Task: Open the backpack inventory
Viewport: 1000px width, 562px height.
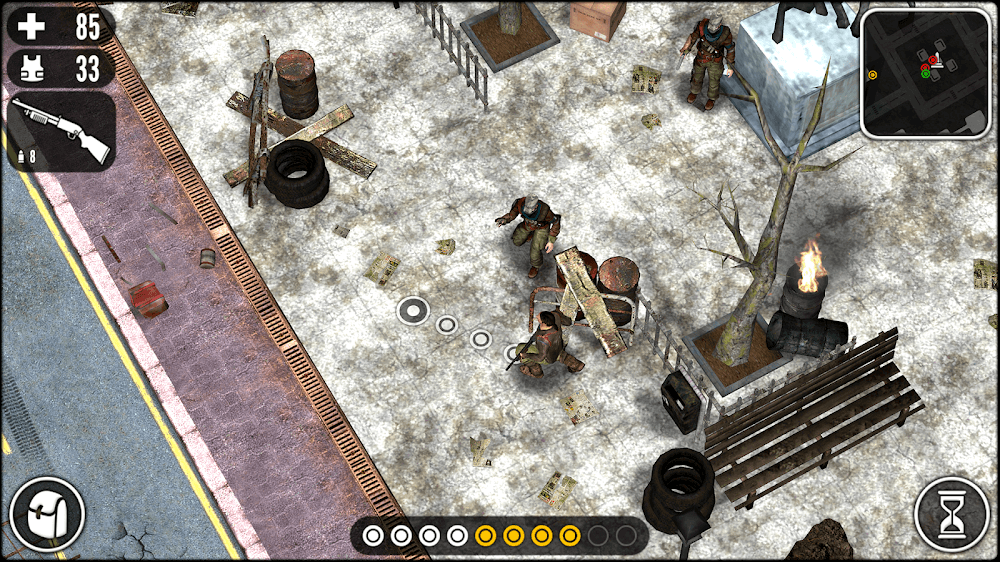Action: [x=47, y=514]
